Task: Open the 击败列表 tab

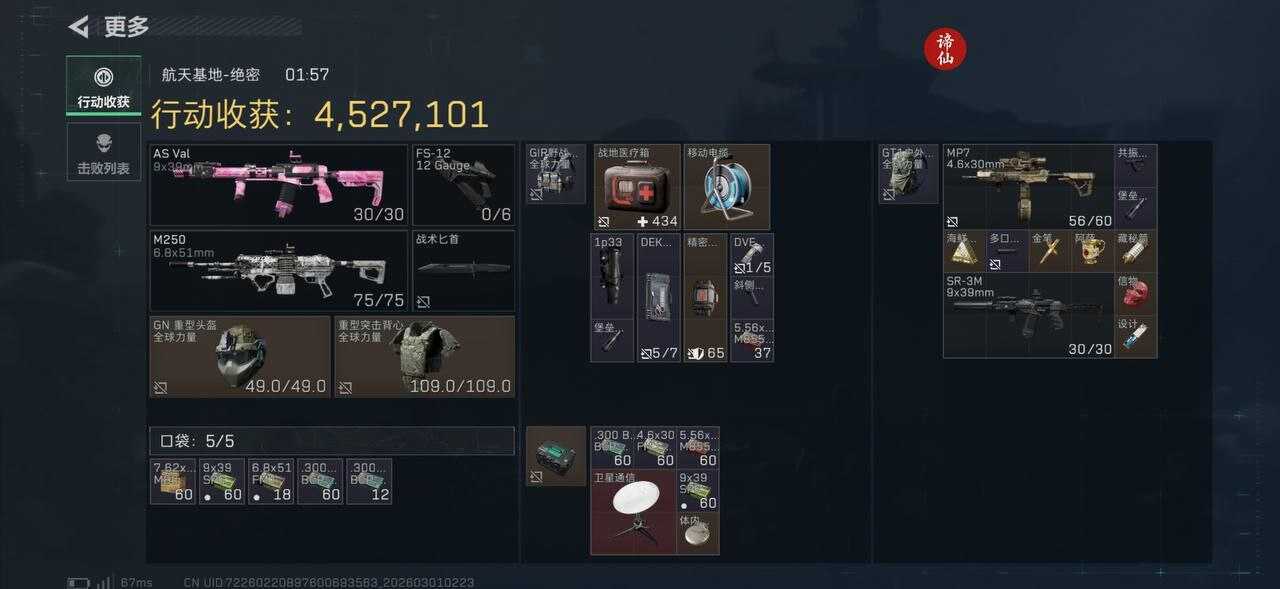Action: point(103,153)
